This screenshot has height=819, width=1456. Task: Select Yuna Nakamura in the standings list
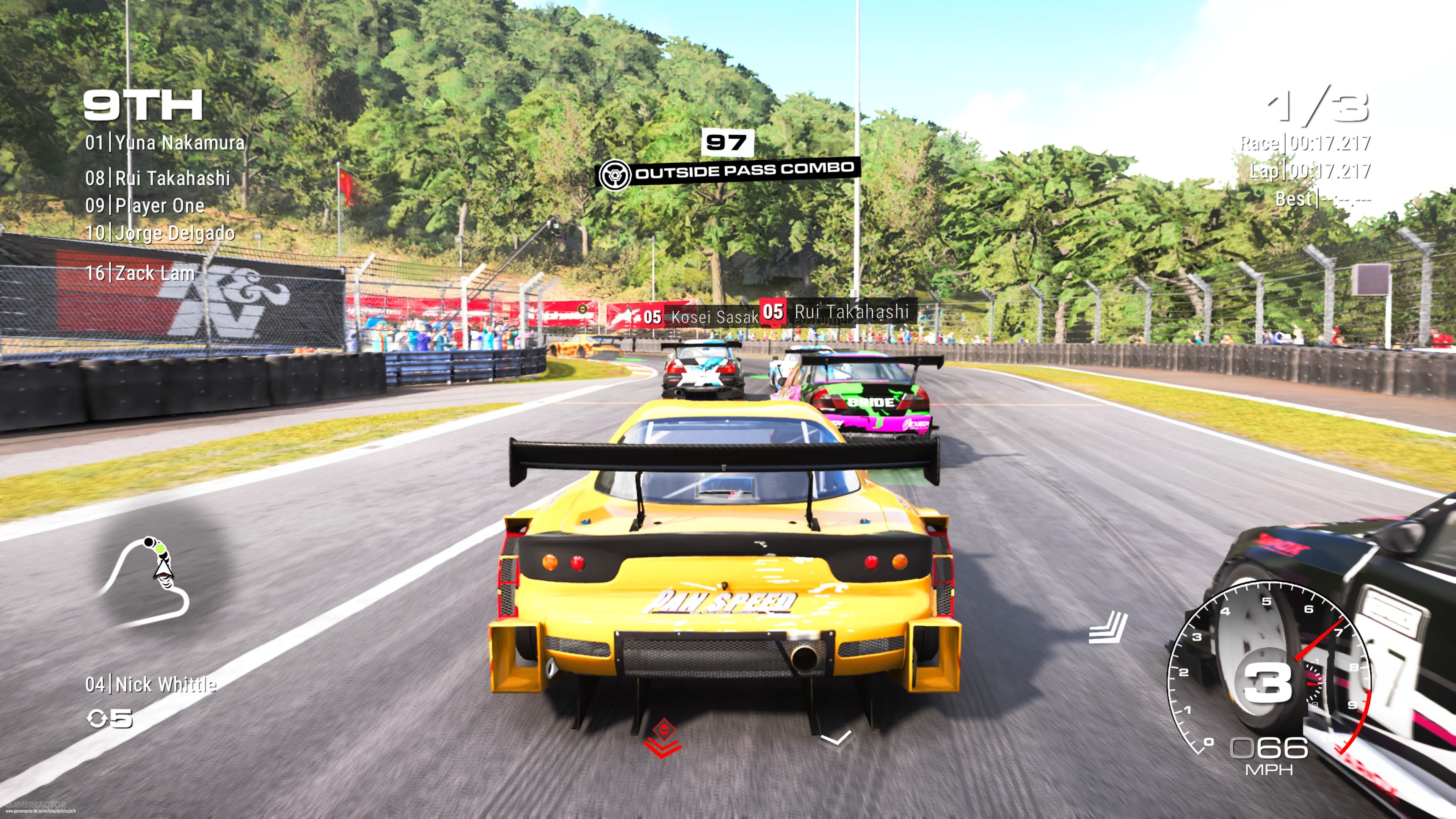[x=165, y=143]
